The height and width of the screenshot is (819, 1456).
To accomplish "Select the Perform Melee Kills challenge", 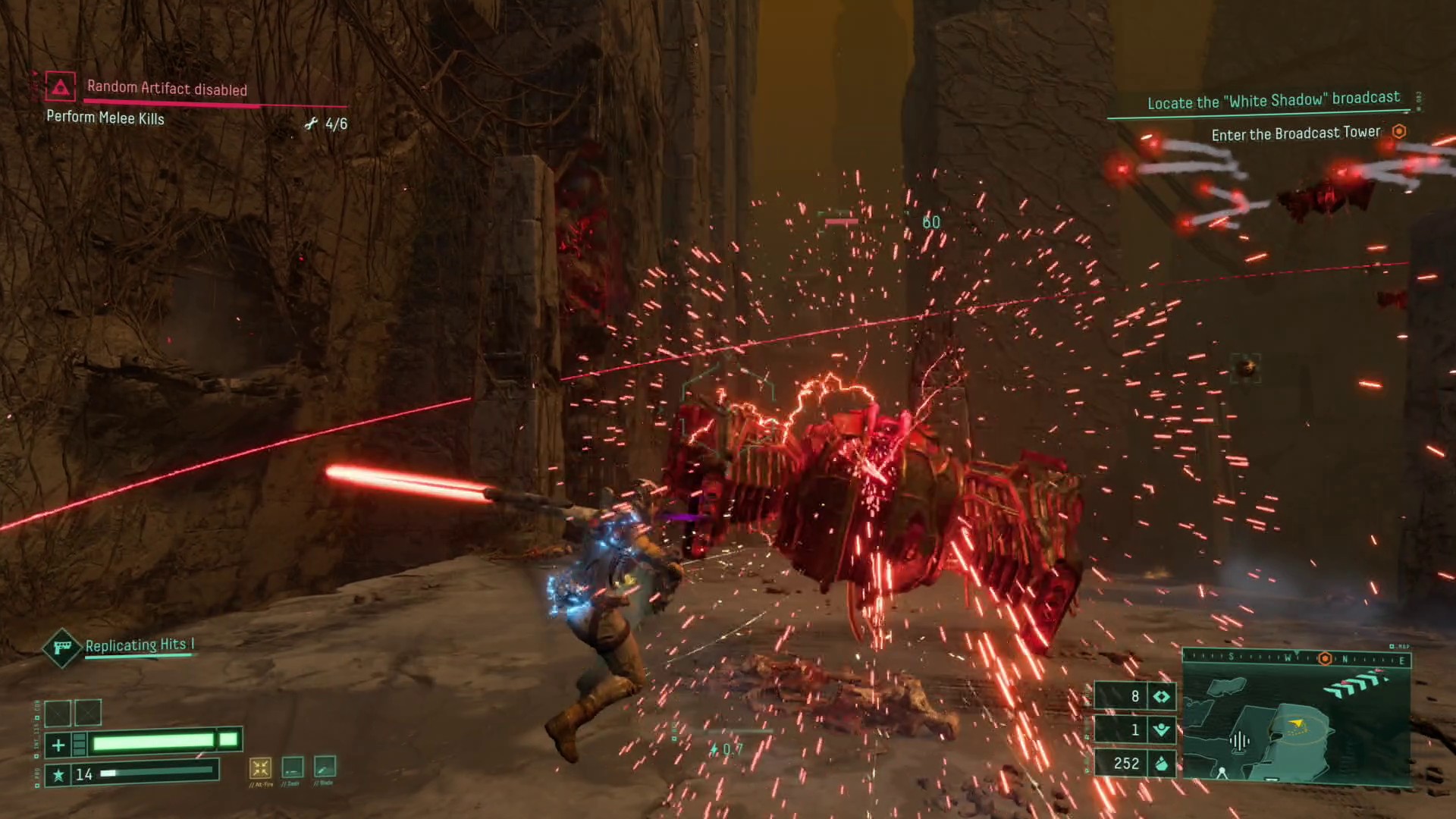I will point(105,118).
